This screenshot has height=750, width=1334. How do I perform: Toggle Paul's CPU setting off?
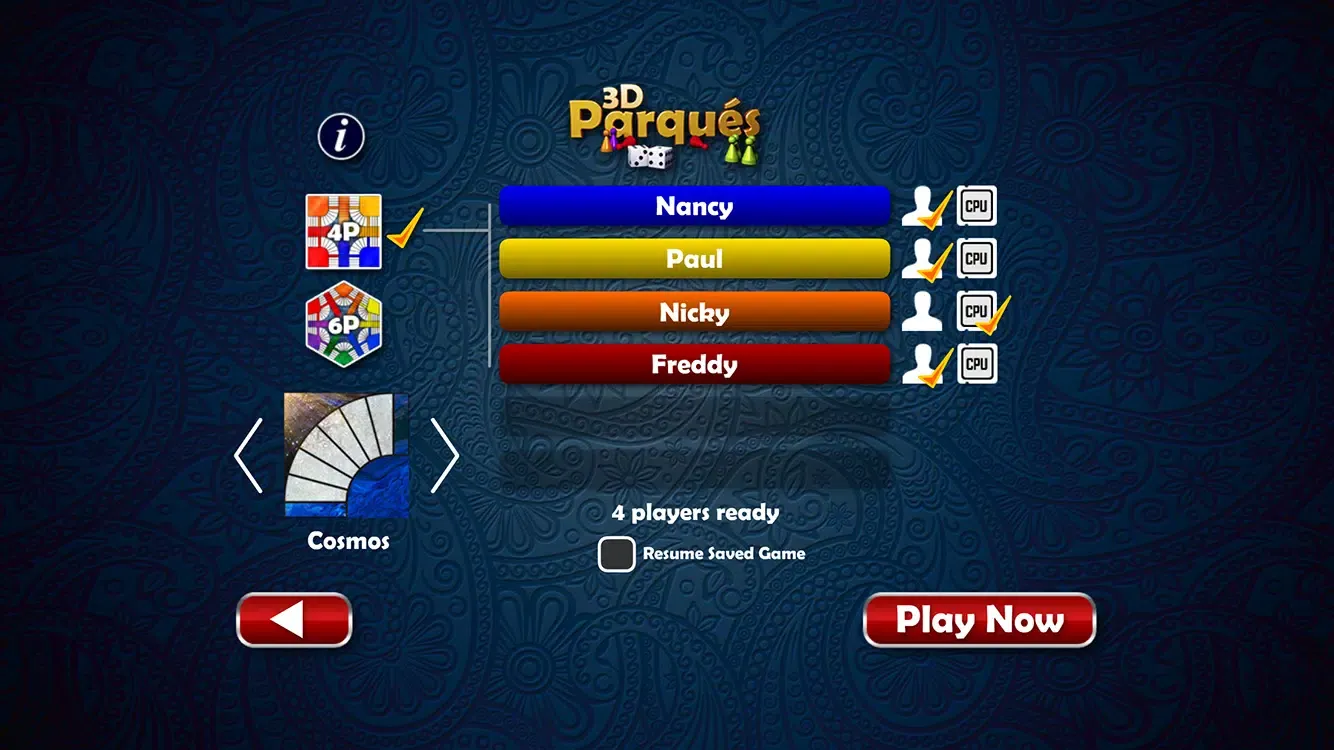[975, 258]
